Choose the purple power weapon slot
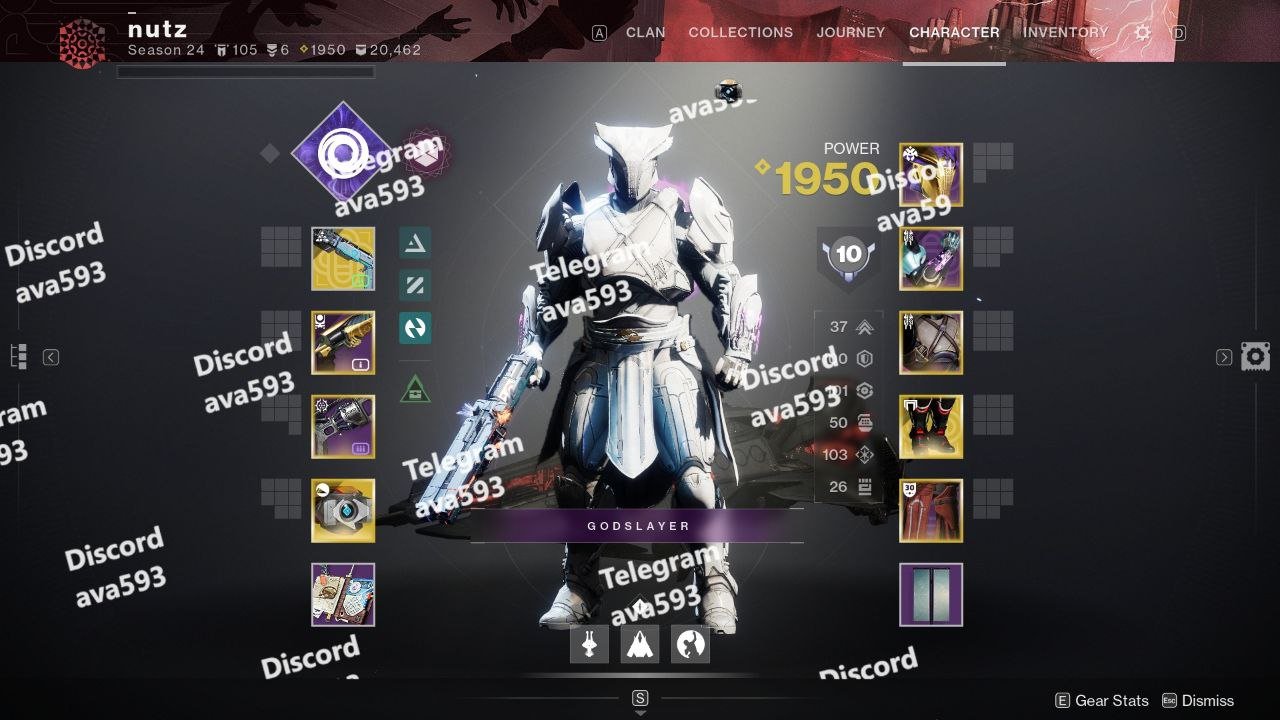1280x720 pixels. coord(343,427)
